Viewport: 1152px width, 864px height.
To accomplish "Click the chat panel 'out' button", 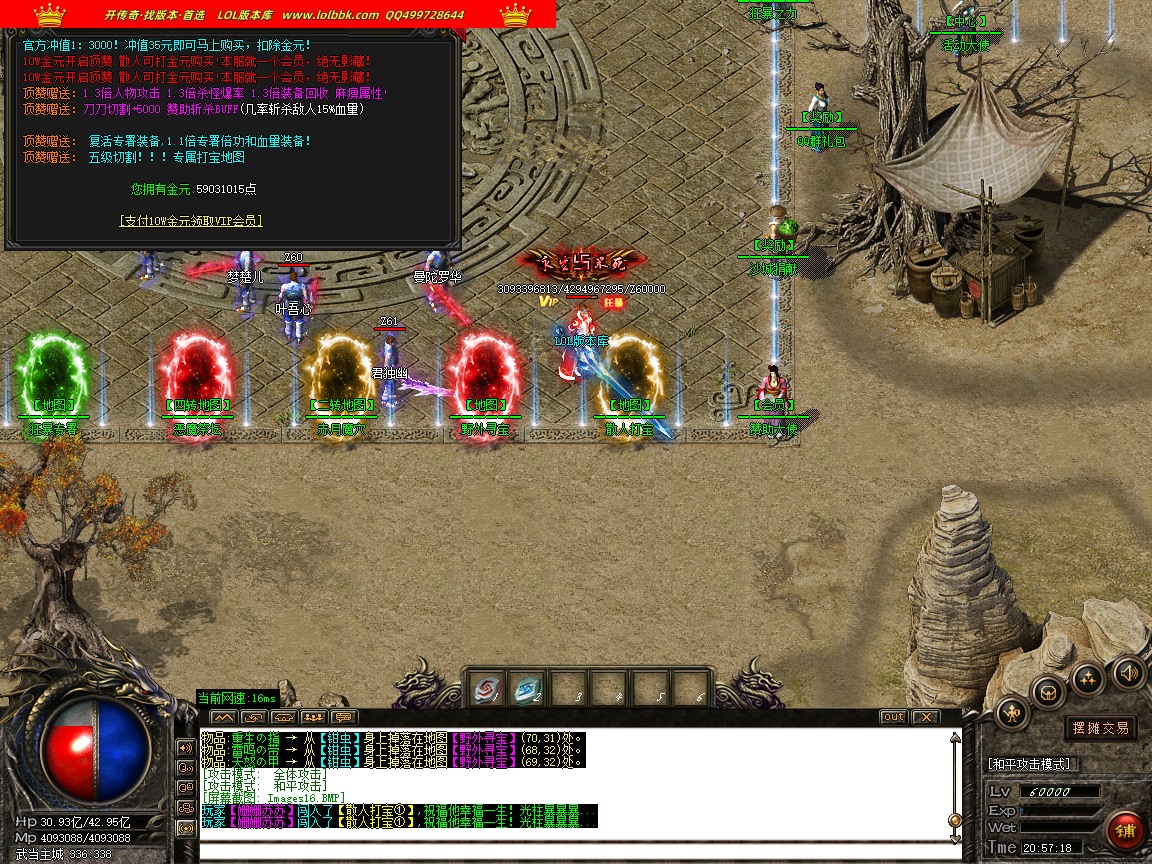I will click(893, 717).
